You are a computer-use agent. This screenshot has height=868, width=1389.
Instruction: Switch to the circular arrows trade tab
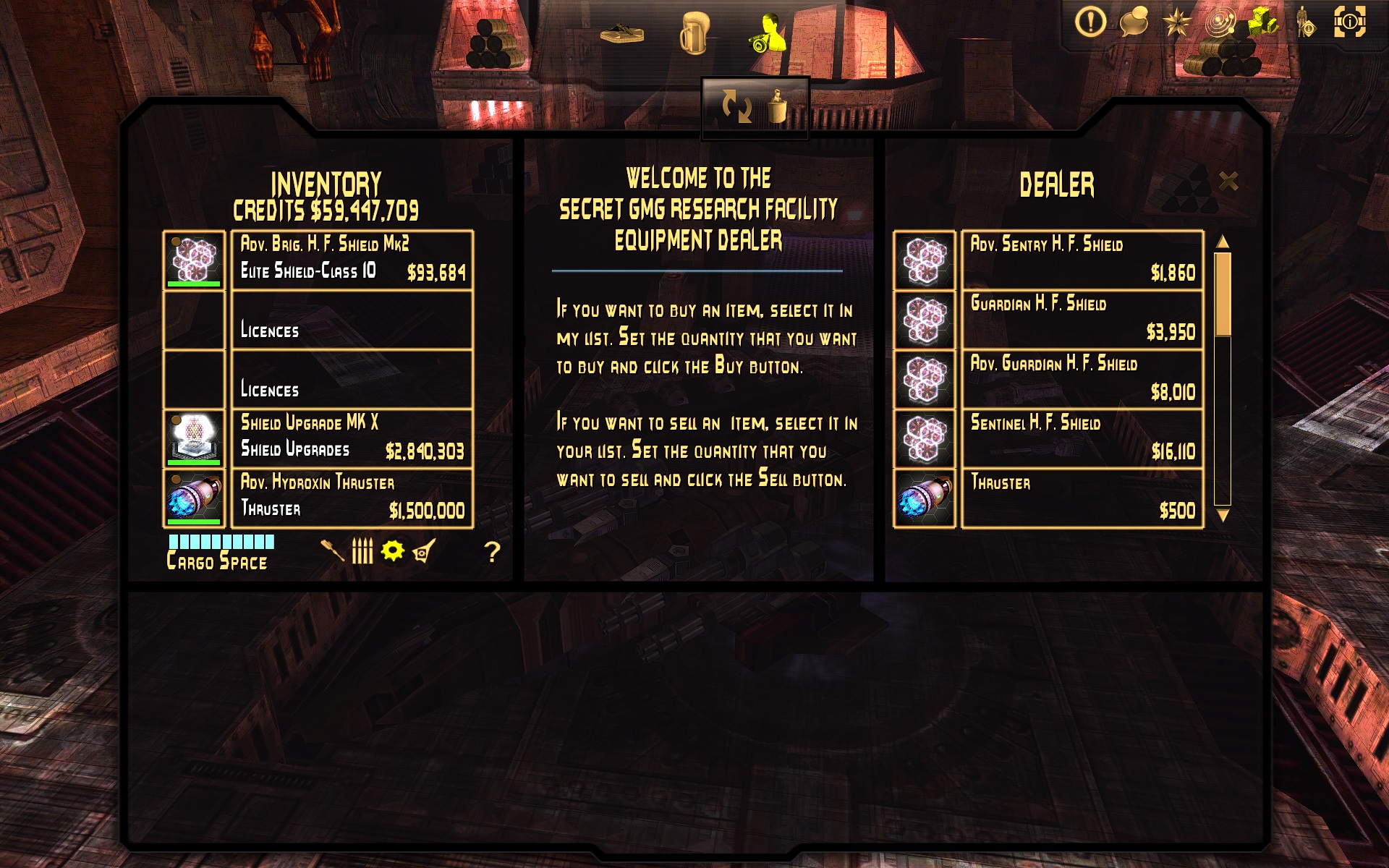click(736, 107)
